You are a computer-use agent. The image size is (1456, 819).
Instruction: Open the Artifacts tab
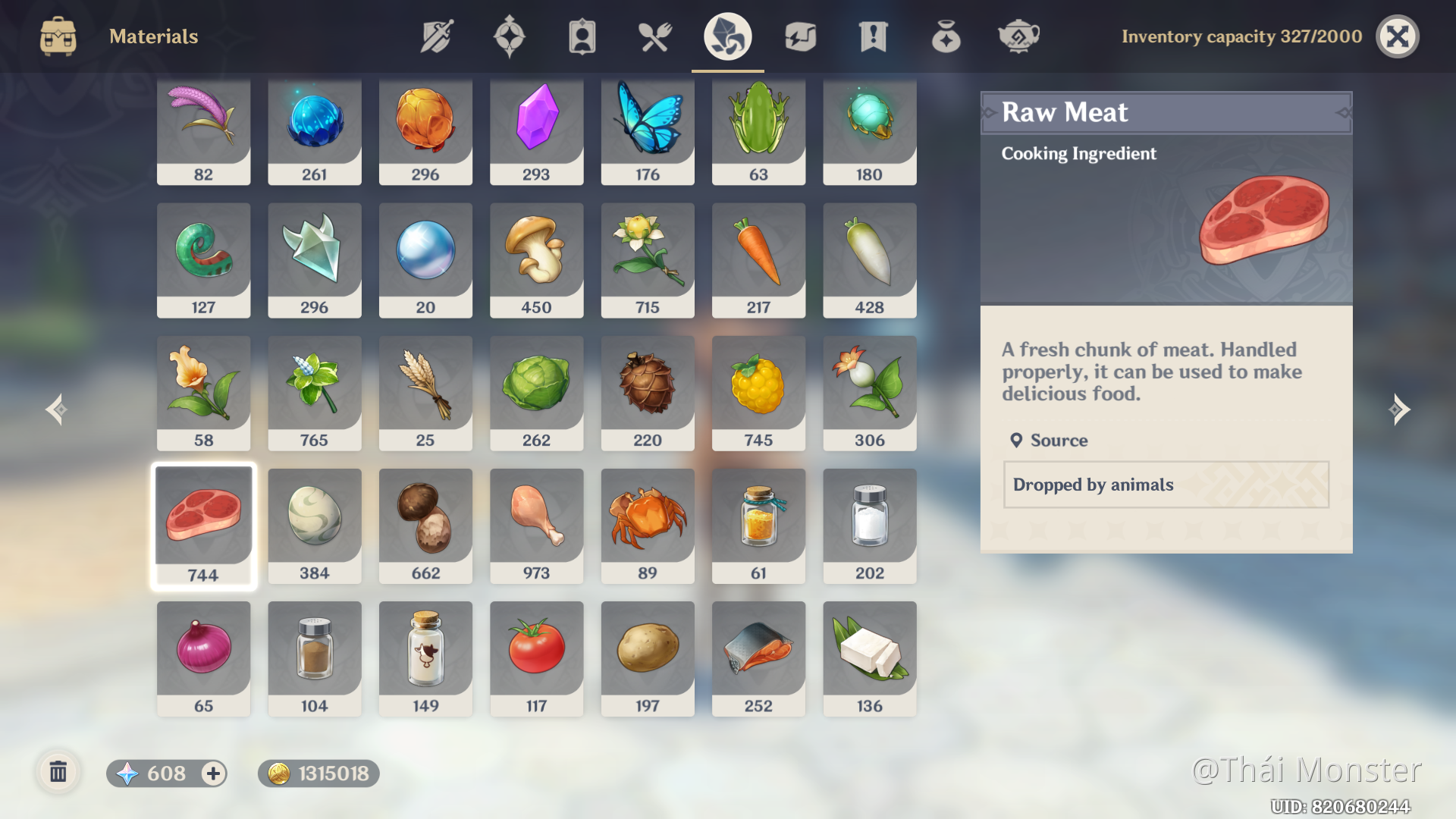tap(510, 36)
